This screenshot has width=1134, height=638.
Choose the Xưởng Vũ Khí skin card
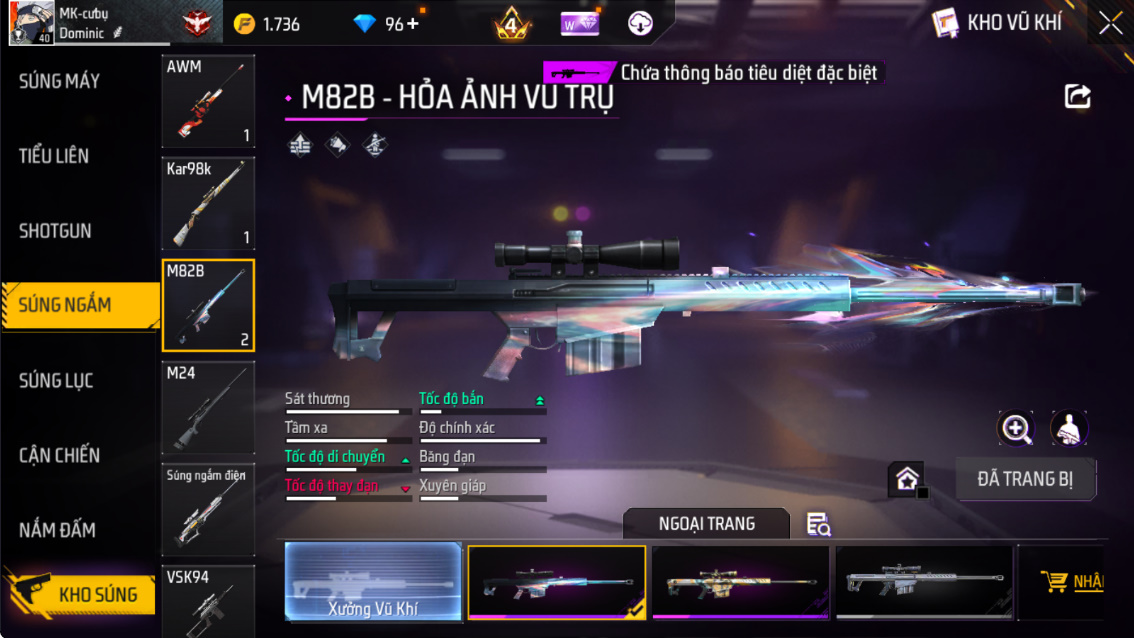coord(373,582)
